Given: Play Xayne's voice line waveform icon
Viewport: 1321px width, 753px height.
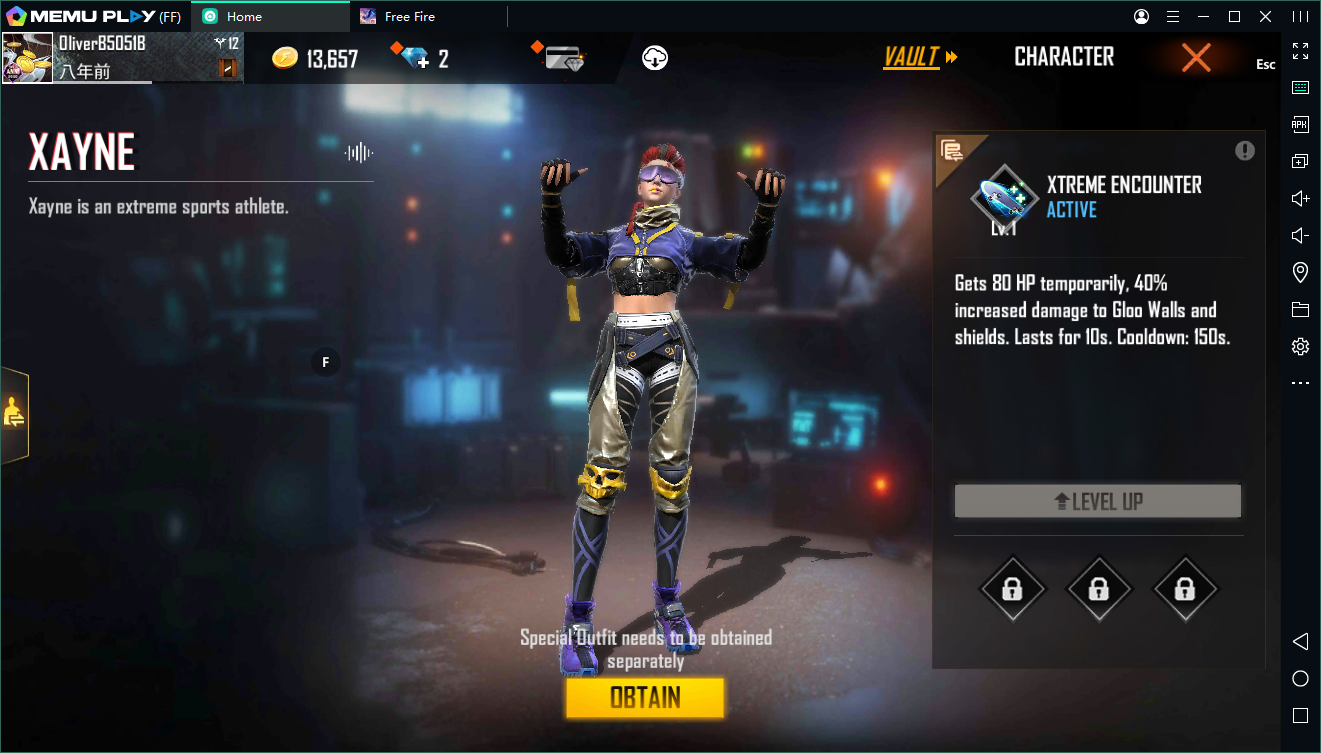Looking at the screenshot, I should tap(359, 152).
